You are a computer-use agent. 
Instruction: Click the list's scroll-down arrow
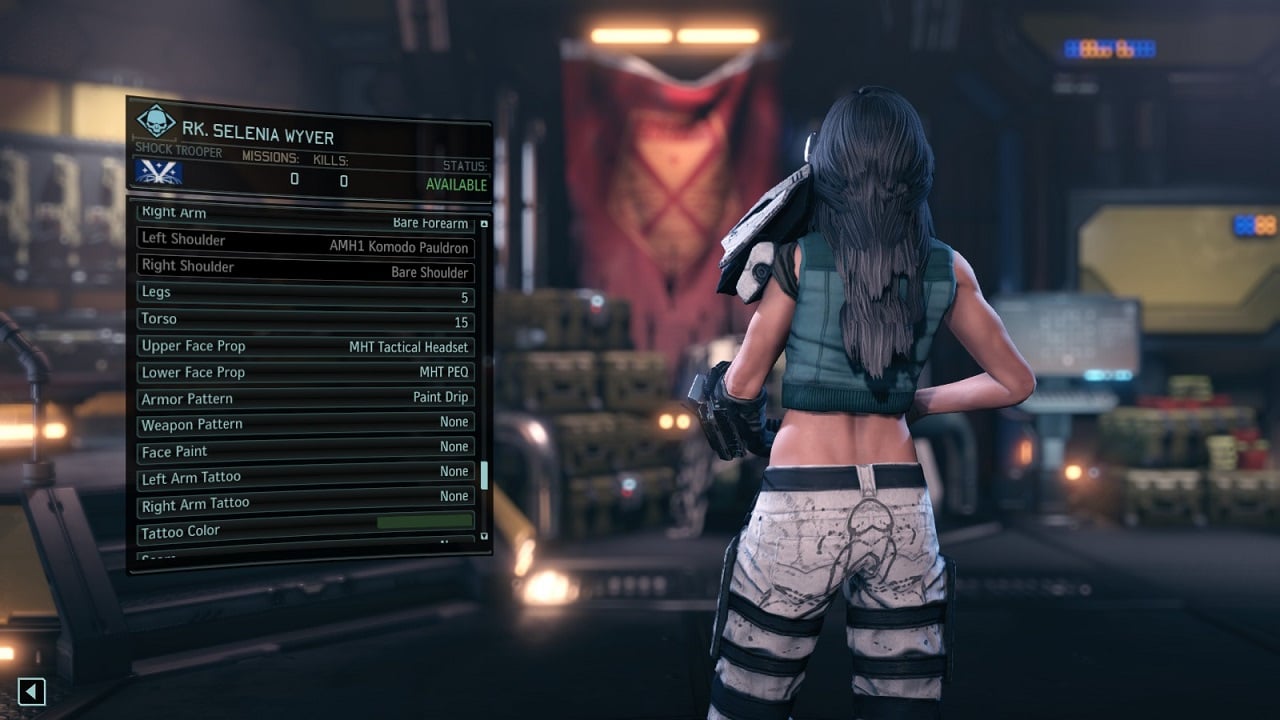point(485,537)
